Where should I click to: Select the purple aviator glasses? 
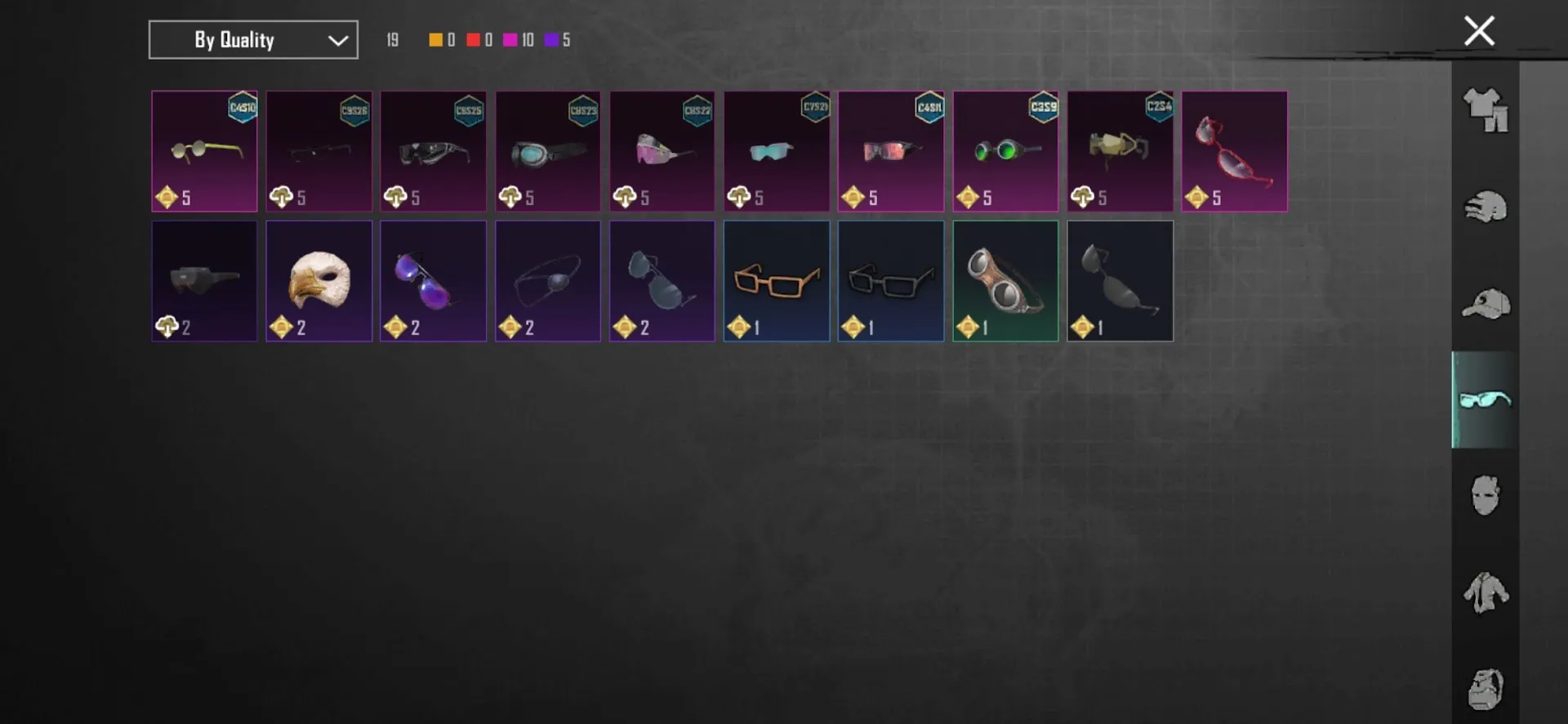tap(433, 280)
